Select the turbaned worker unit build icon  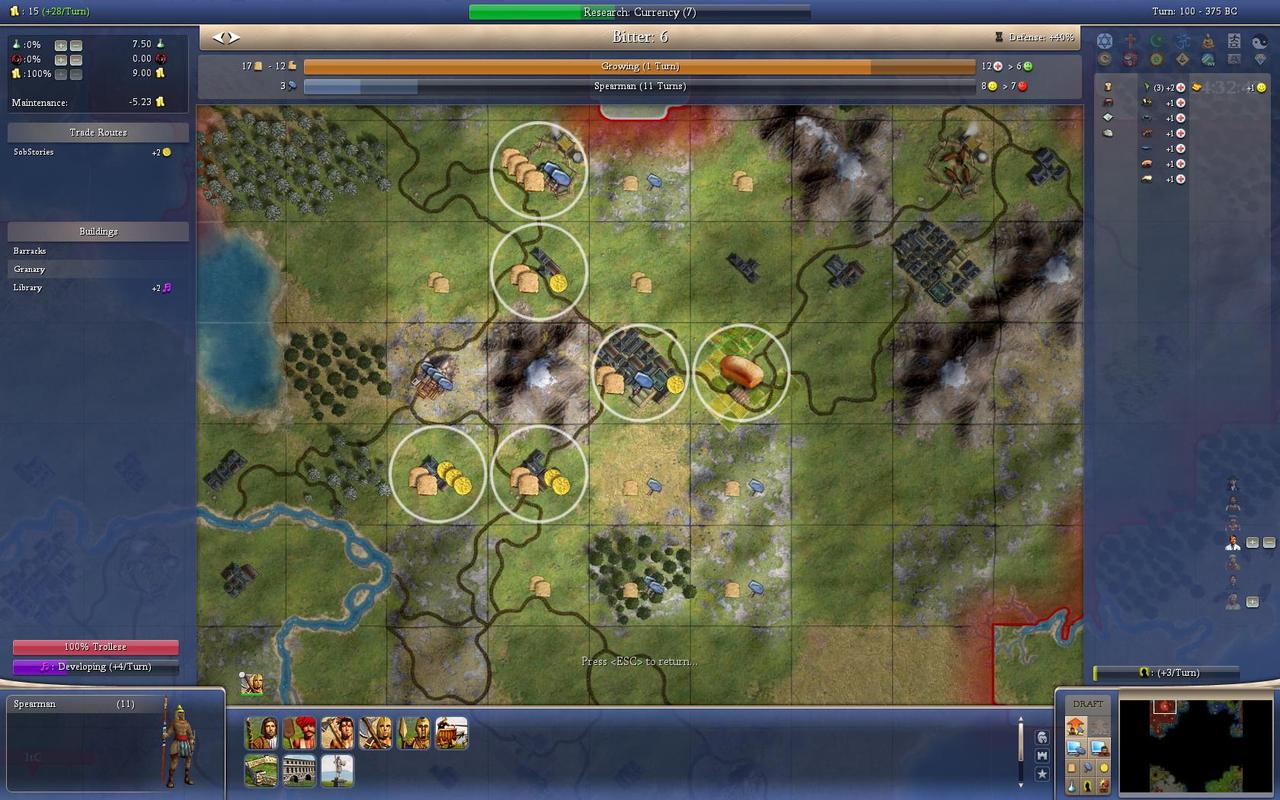299,733
